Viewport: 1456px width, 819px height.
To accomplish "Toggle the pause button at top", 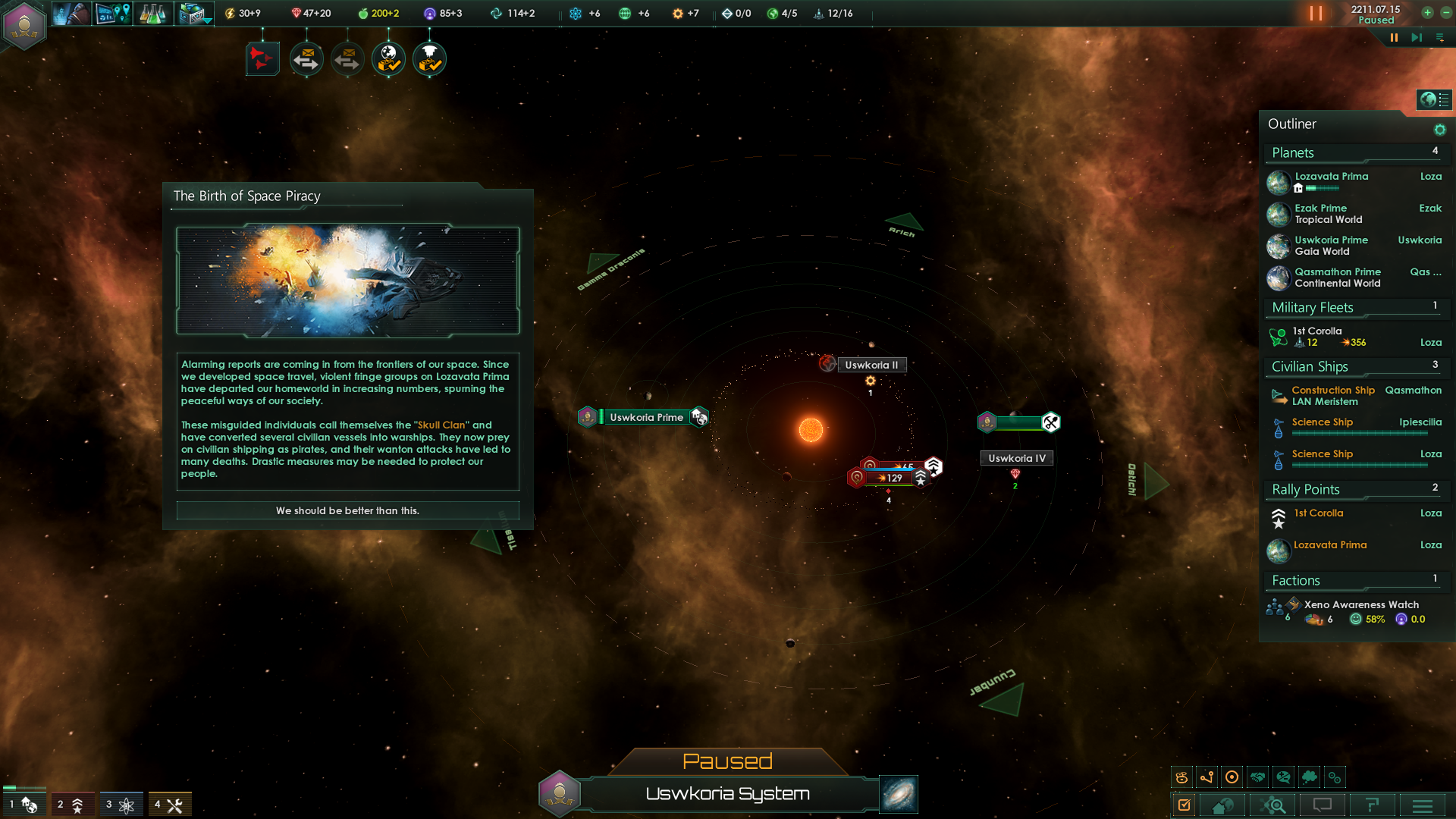I will tap(1316, 14).
